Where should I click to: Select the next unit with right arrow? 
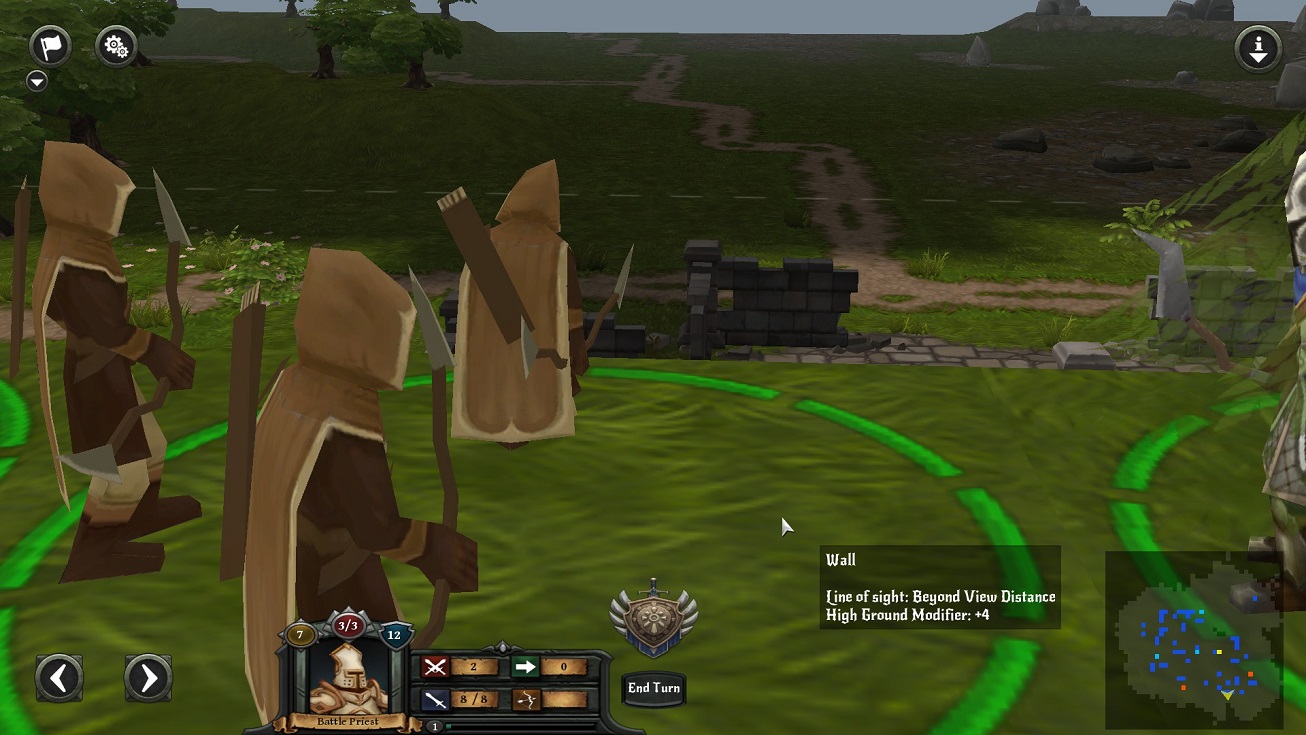[148, 679]
